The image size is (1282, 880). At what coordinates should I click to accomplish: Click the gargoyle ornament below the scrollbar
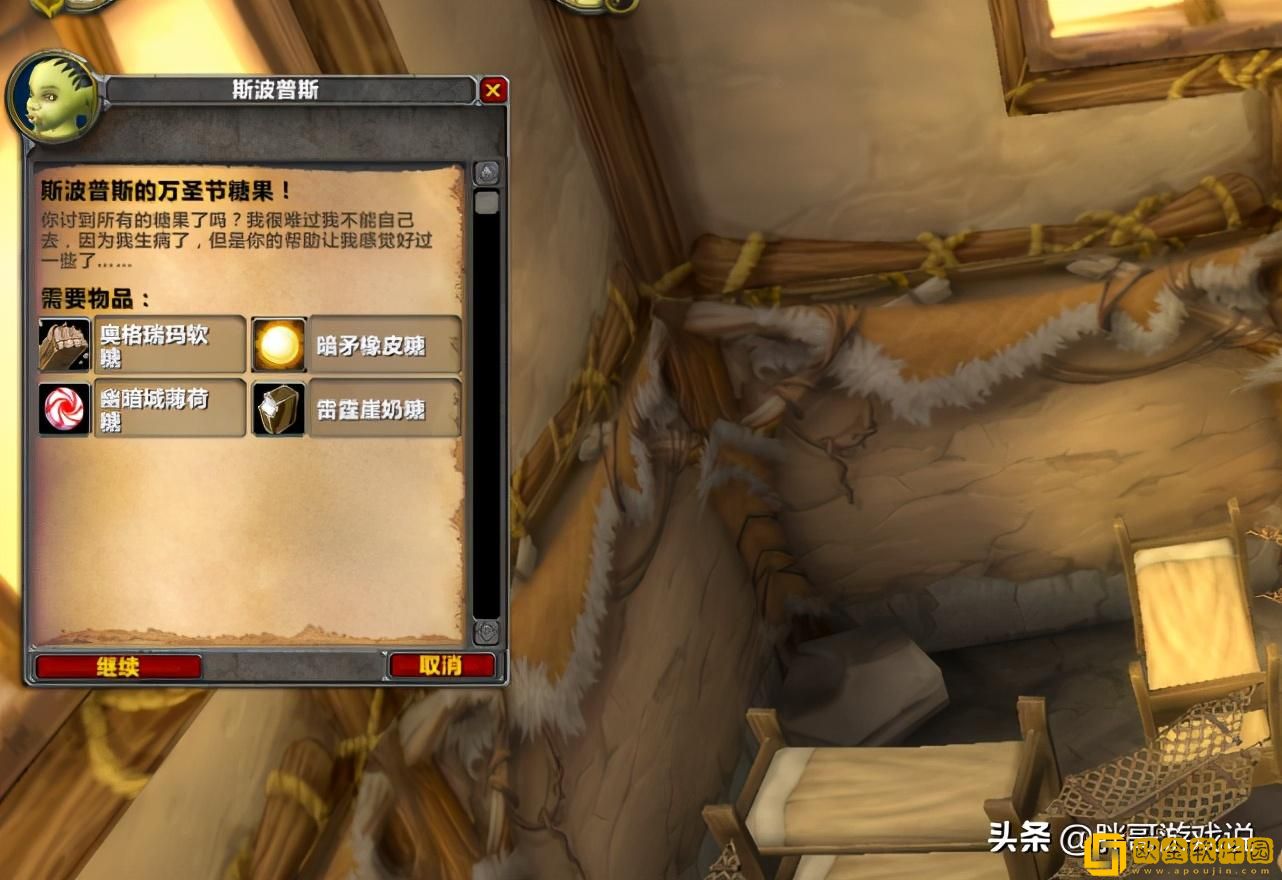pos(487,630)
